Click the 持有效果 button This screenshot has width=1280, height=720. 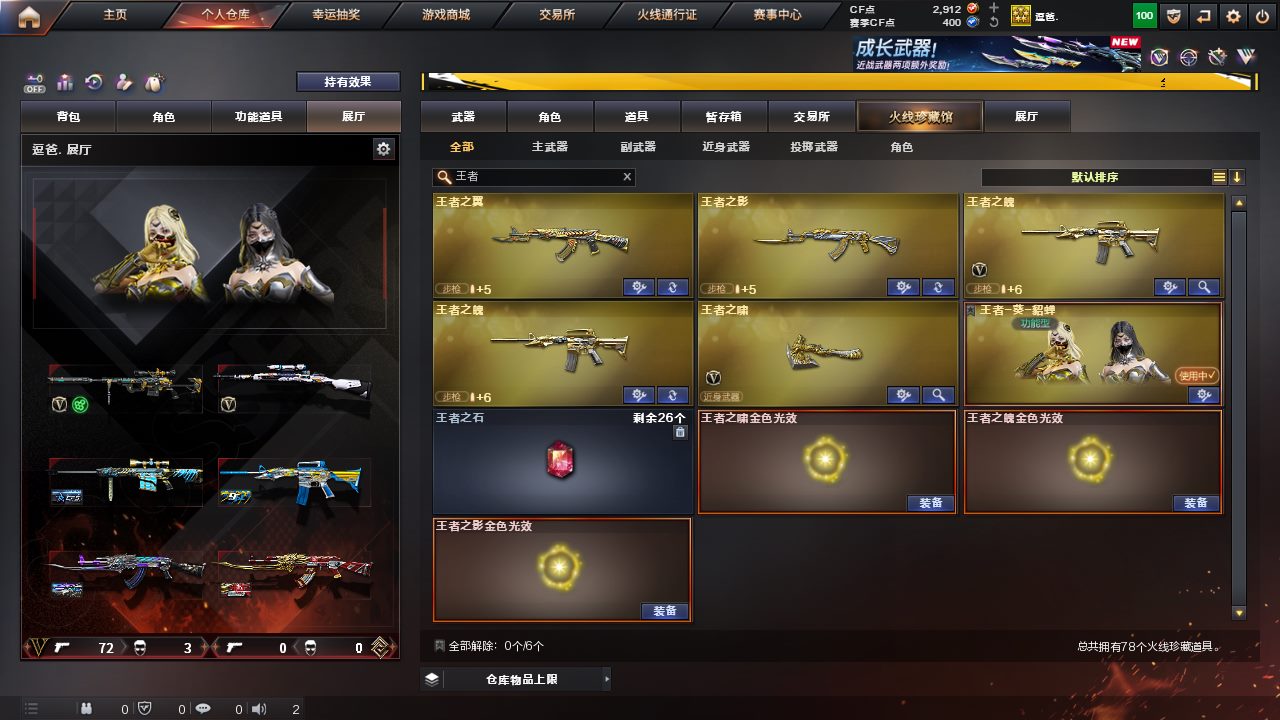[x=348, y=82]
